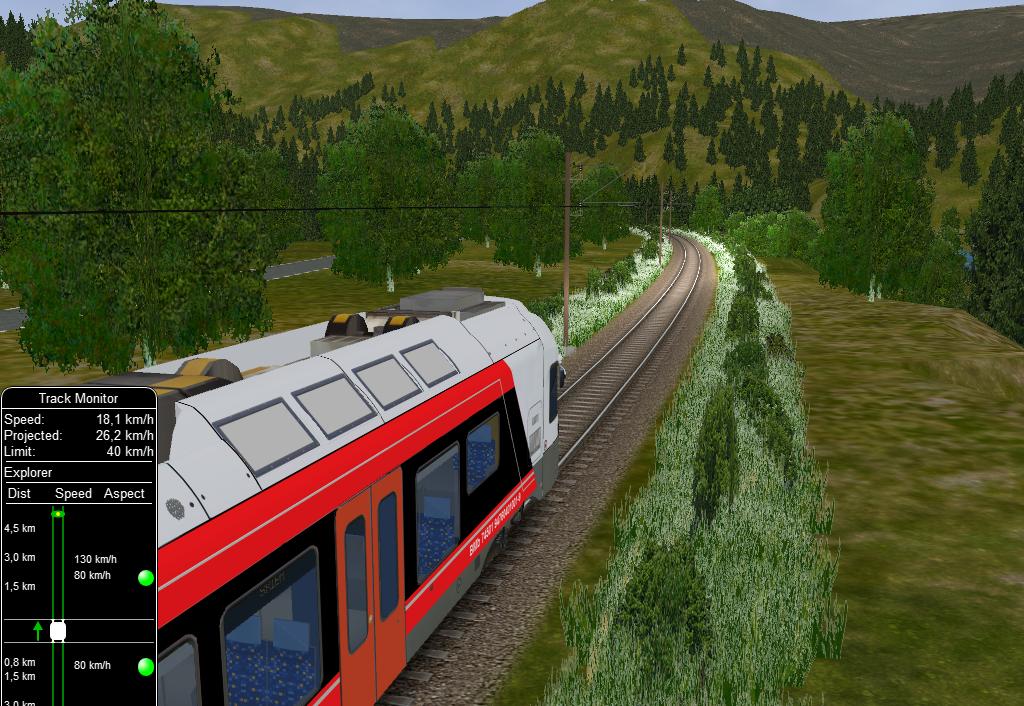
Task: Click the green signal aspect ahead of train
Action: (x=146, y=577)
